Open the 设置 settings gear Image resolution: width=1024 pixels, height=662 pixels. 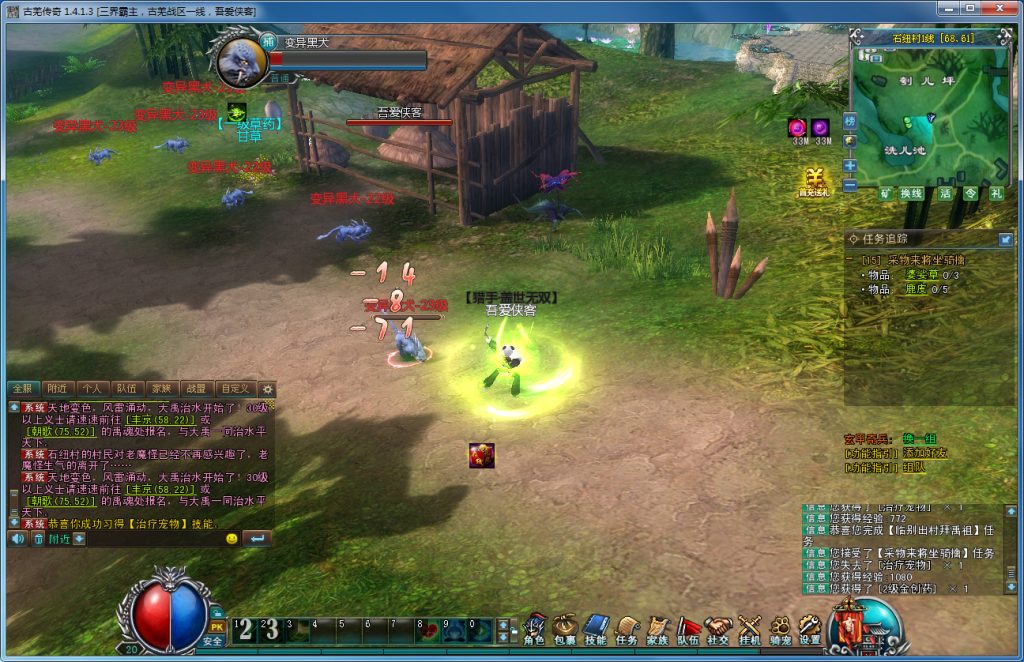pyautogui.click(x=809, y=628)
